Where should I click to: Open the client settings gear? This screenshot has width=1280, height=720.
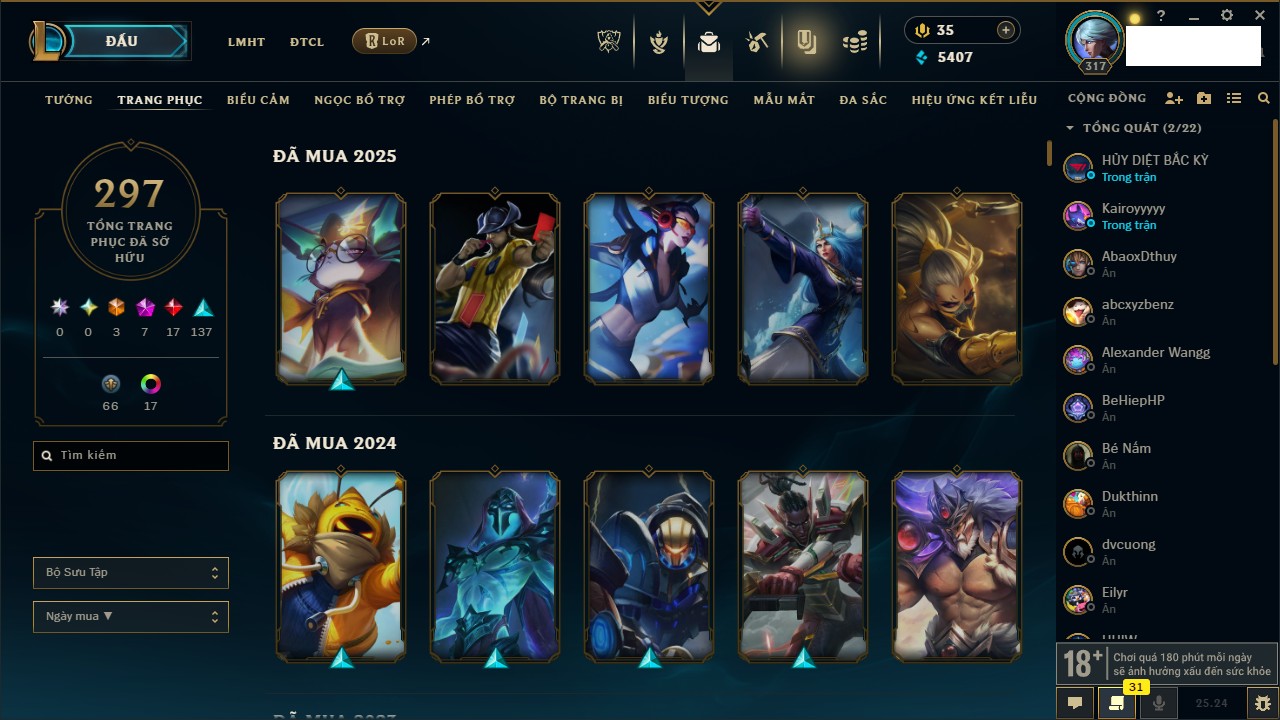[1227, 16]
